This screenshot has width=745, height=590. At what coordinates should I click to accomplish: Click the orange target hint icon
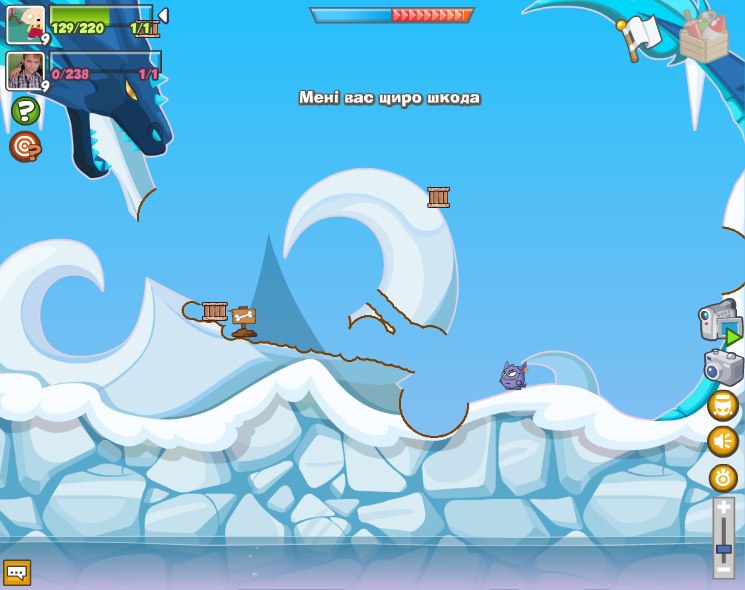coord(25,147)
